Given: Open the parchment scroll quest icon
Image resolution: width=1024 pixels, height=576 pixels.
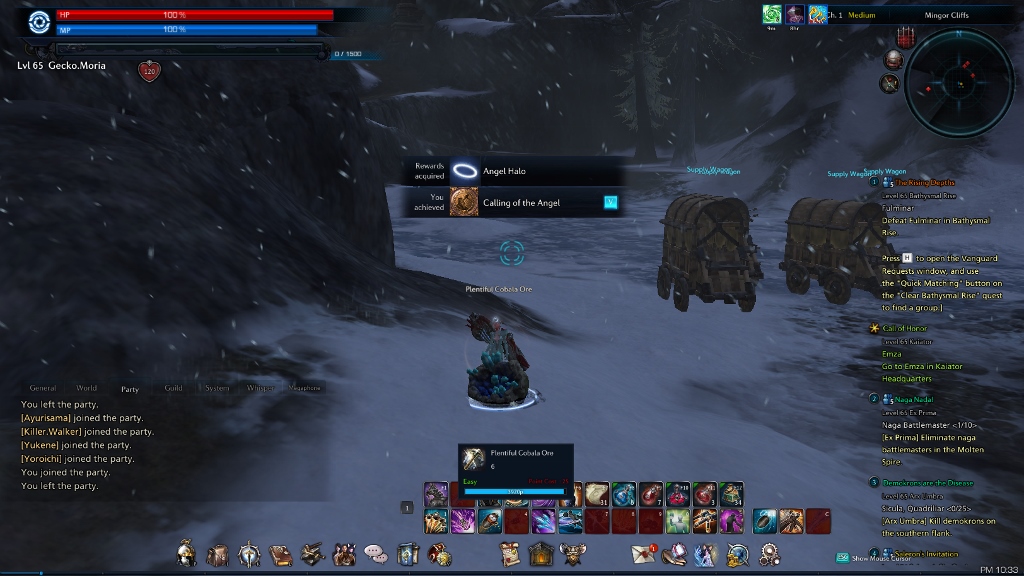Looking at the screenshot, I should (511, 553).
